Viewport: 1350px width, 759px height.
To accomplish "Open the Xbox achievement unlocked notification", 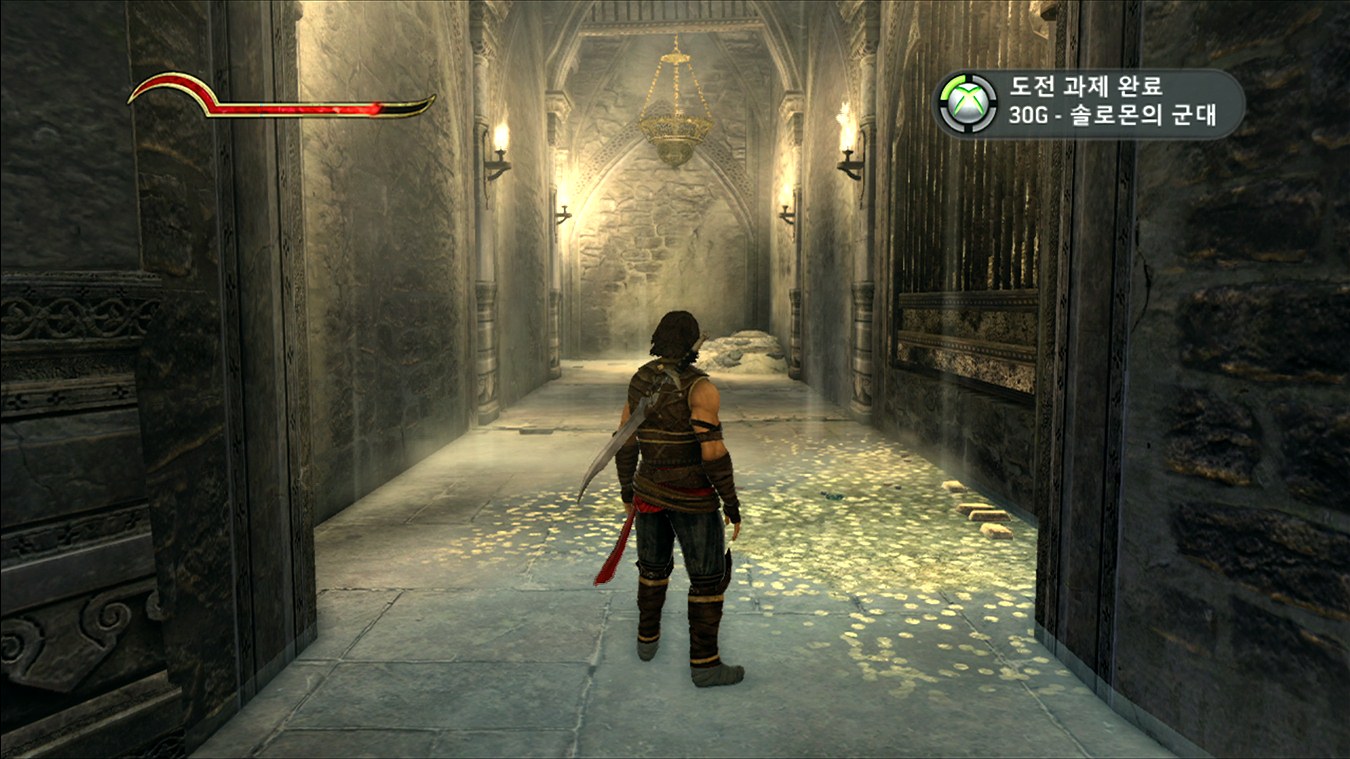I will (x=1088, y=102).
